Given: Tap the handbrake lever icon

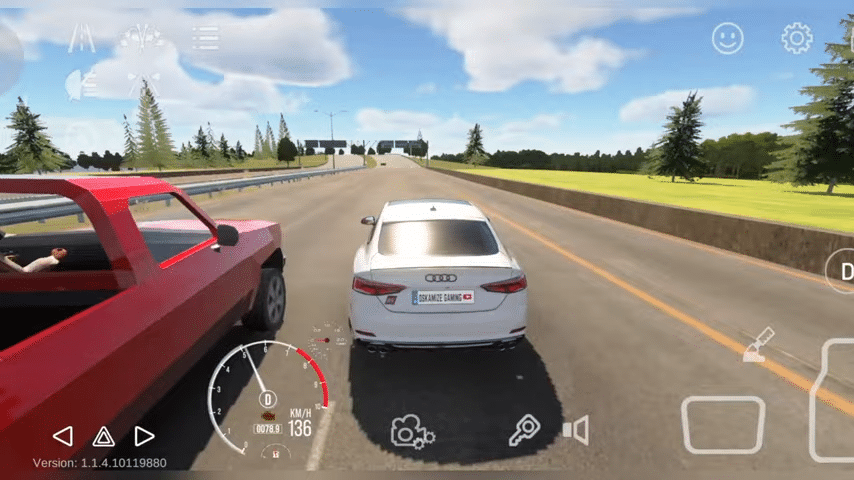Looking at the screenshot, I should [x=758, y=344].
